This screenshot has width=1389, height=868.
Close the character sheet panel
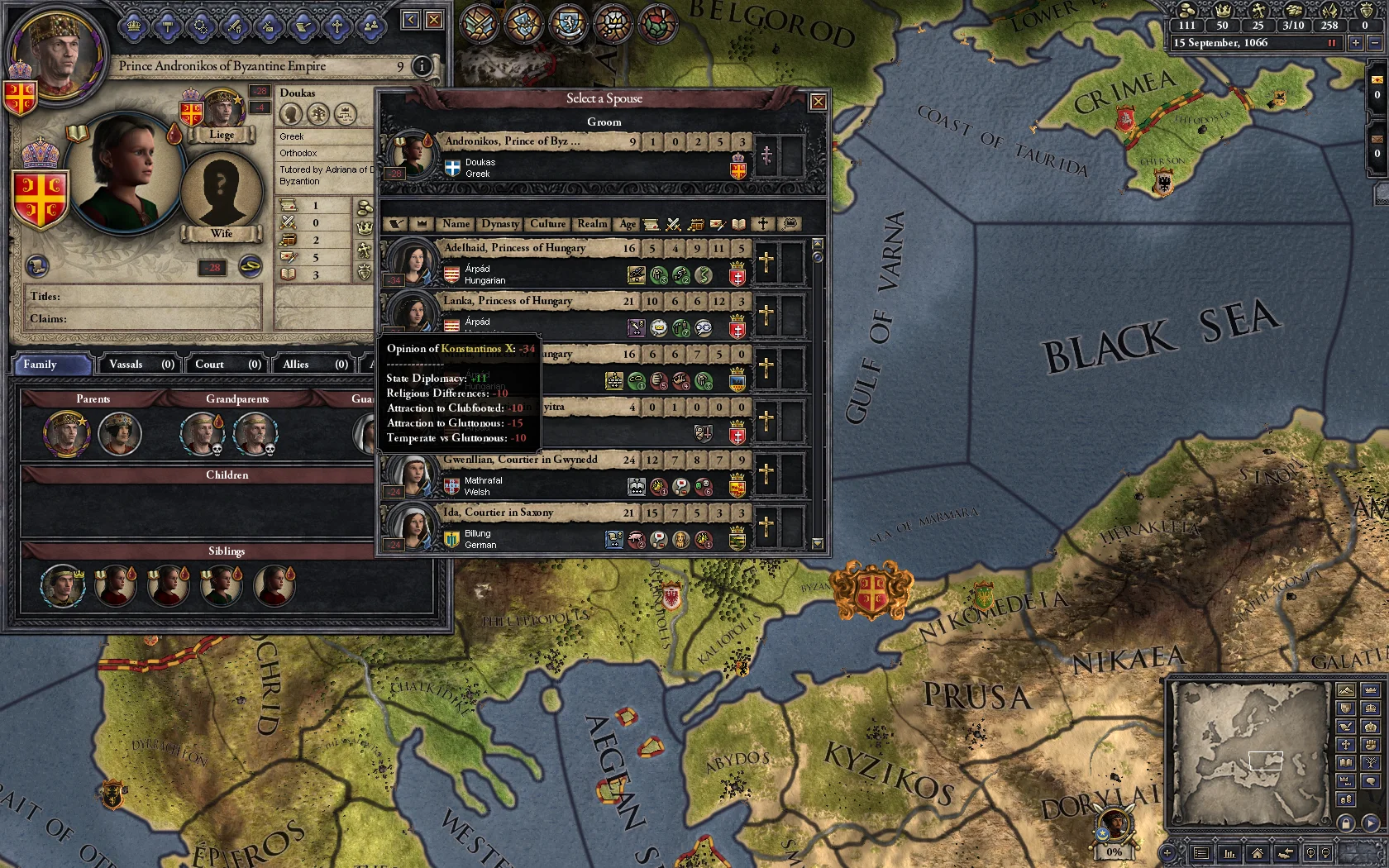[433, 20]
